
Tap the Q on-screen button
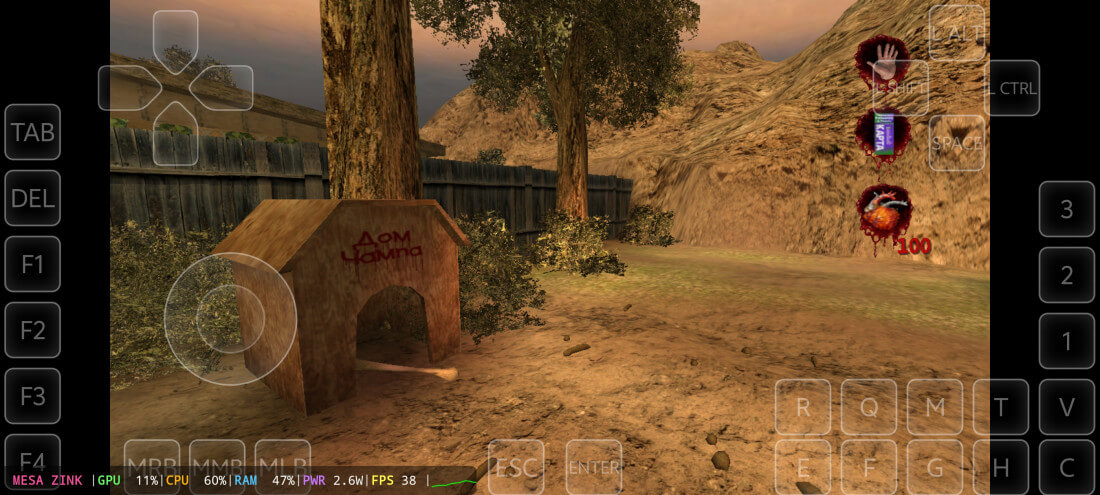click(x=869, y=407)
